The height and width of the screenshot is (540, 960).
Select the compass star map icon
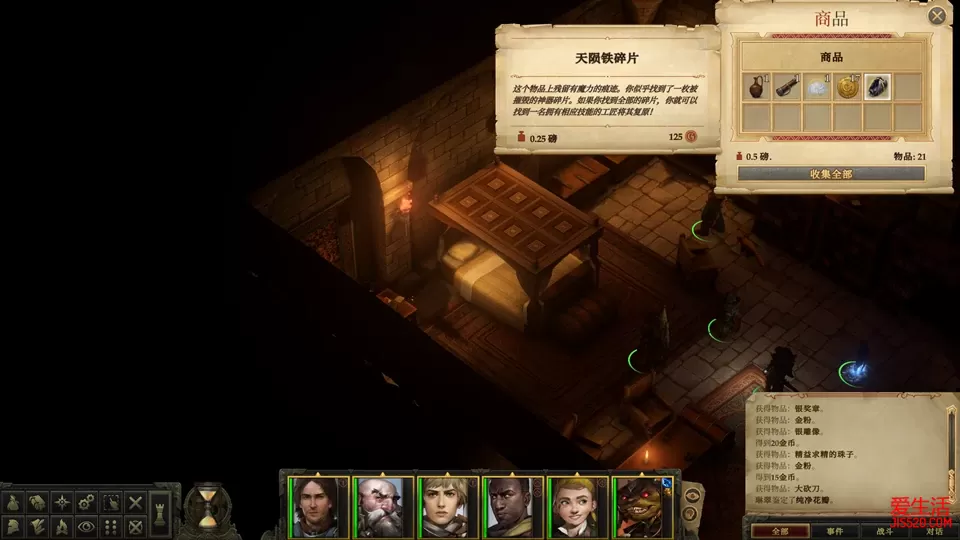tap(61, 501)
